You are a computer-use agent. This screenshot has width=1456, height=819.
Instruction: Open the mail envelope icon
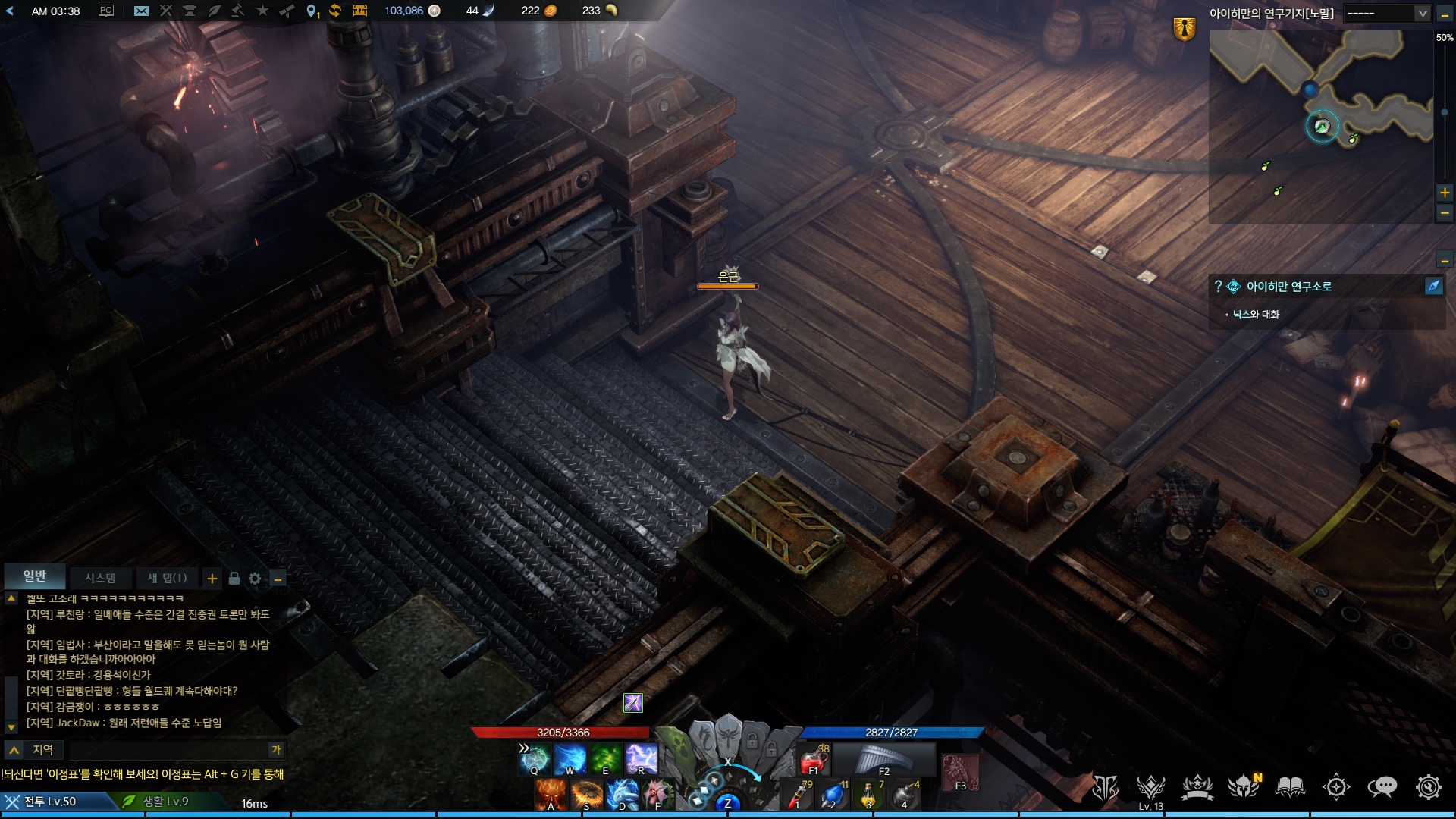141,11
